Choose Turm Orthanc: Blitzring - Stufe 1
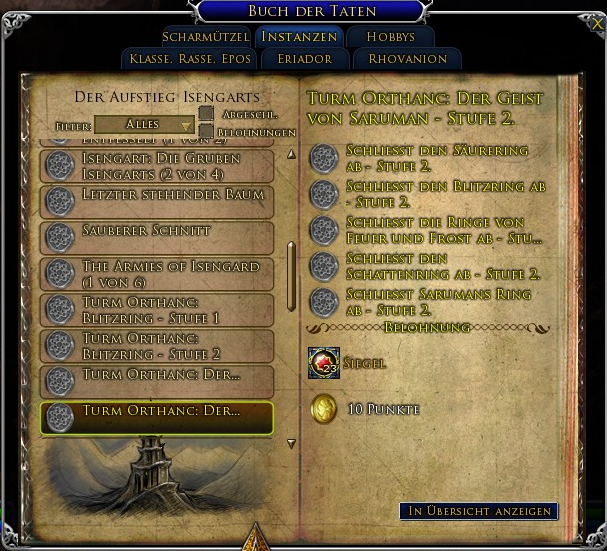The width and height of the screenshot is (607, 551). click(x=157, y=310)
